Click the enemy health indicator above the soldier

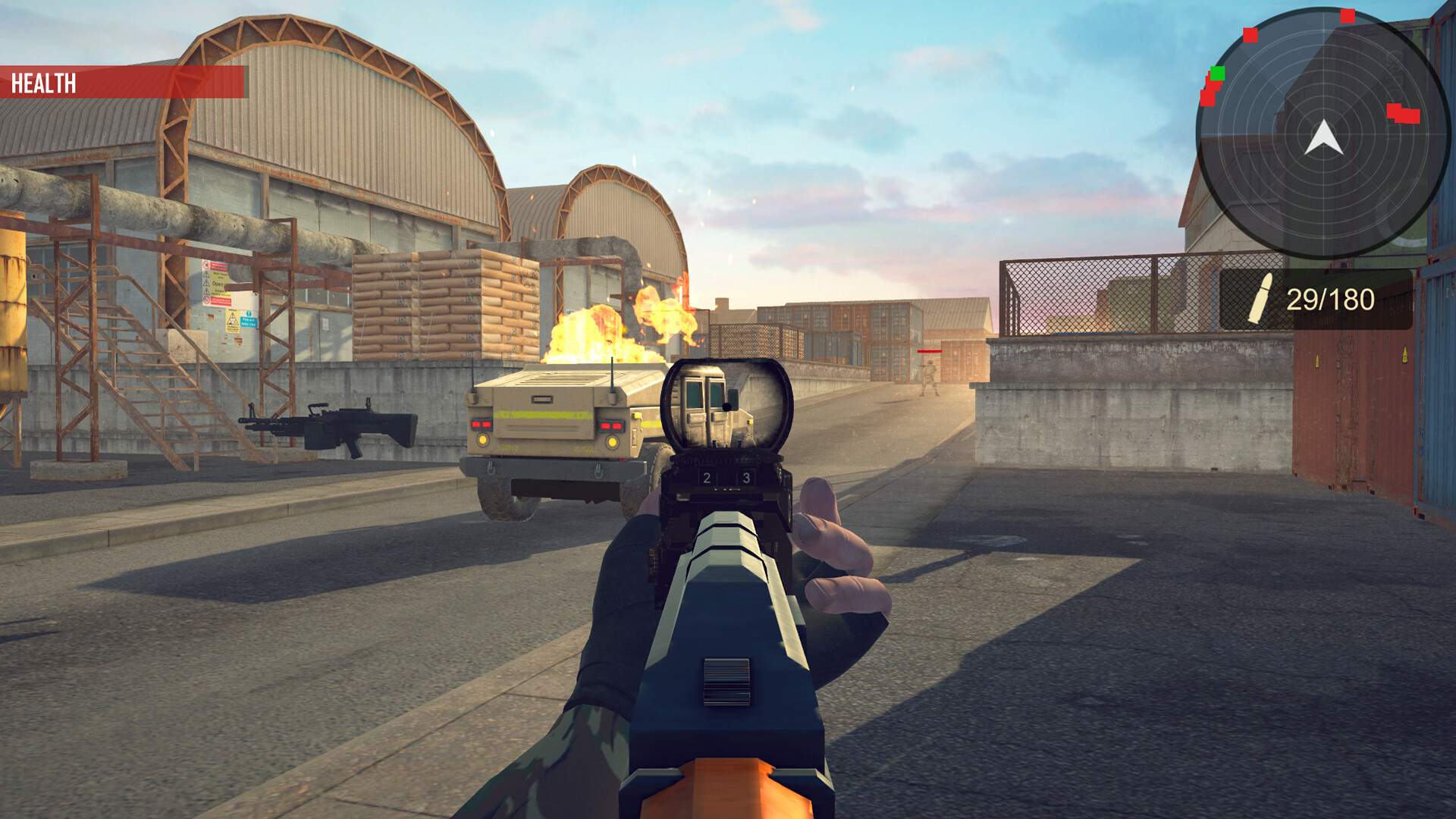click(928, 351)
